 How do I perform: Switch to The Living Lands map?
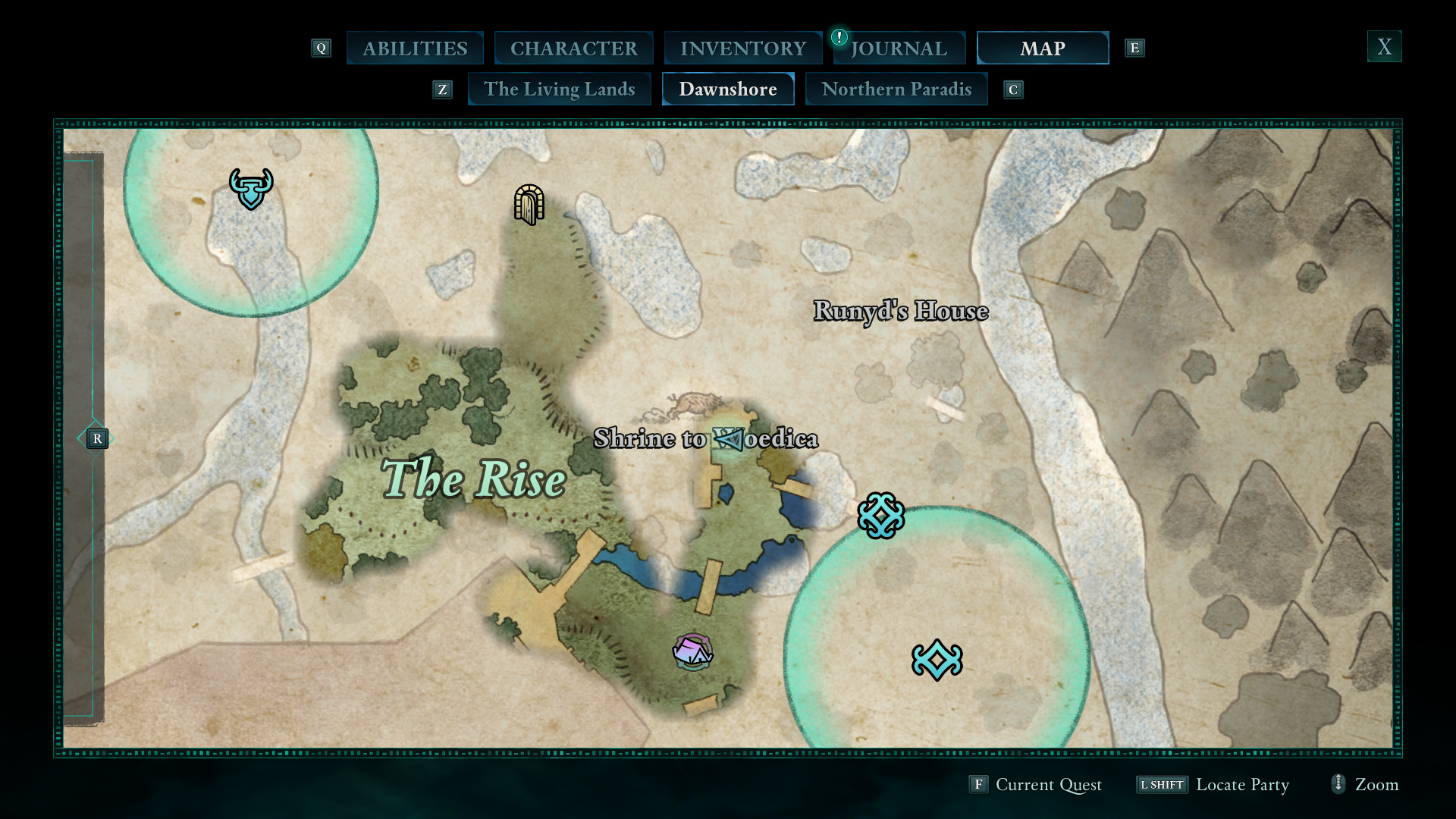click(x=559, y=89)
